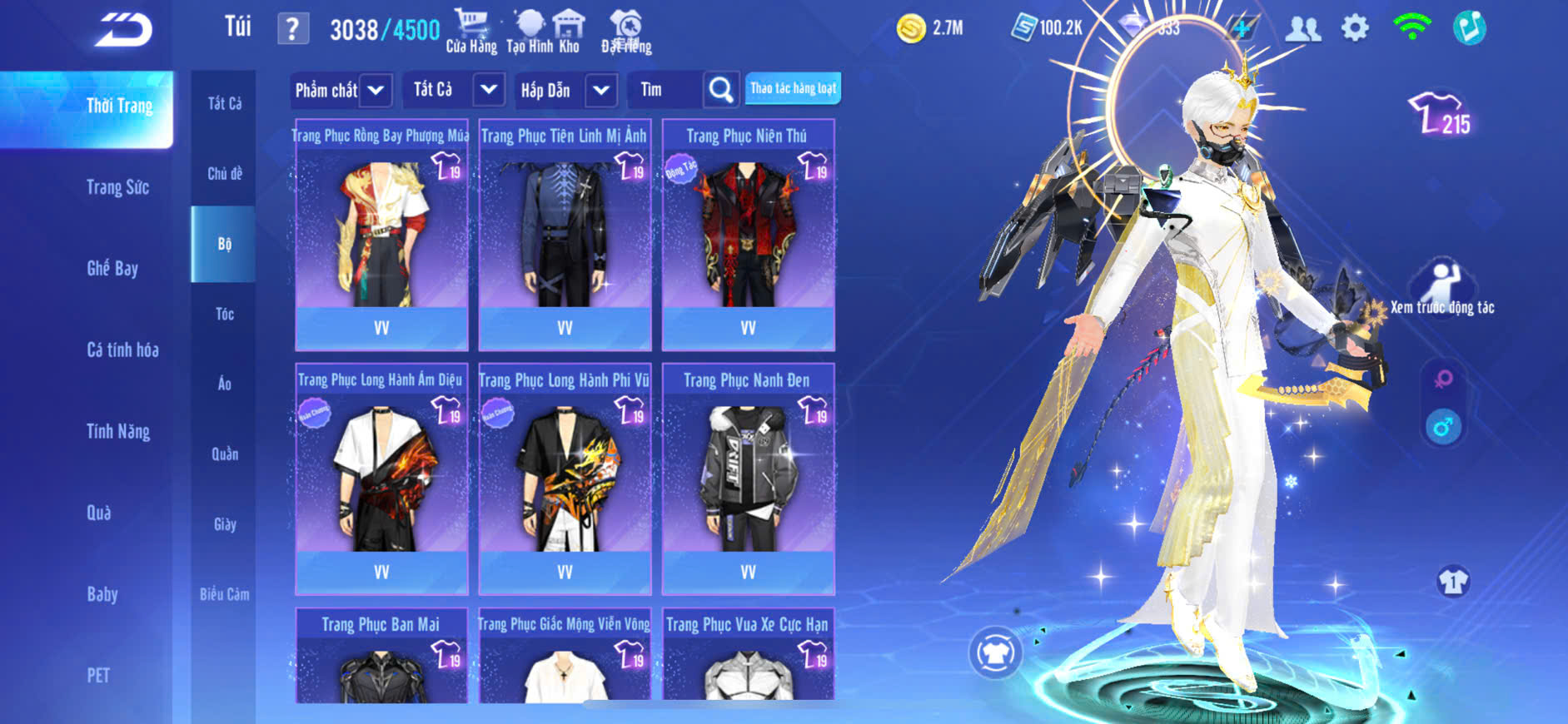Open the Phẩm chất dropdown
This screenshot has width=1568, height=724.
[341, 90]
